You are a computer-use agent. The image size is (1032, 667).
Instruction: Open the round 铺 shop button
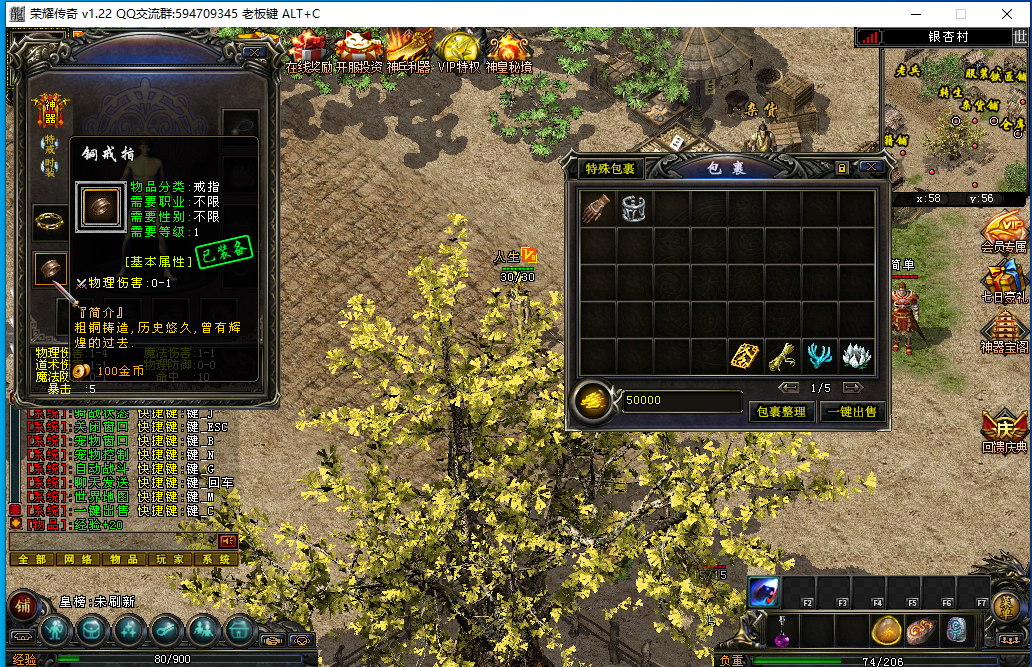(x=23, y=604)
